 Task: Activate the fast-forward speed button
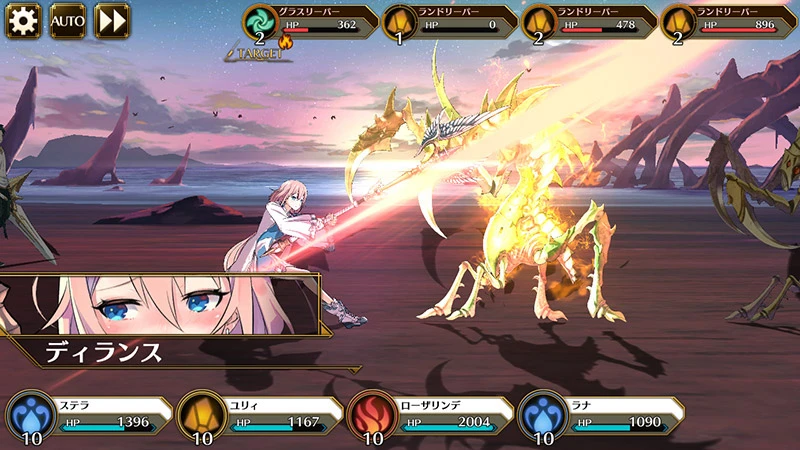112,20
